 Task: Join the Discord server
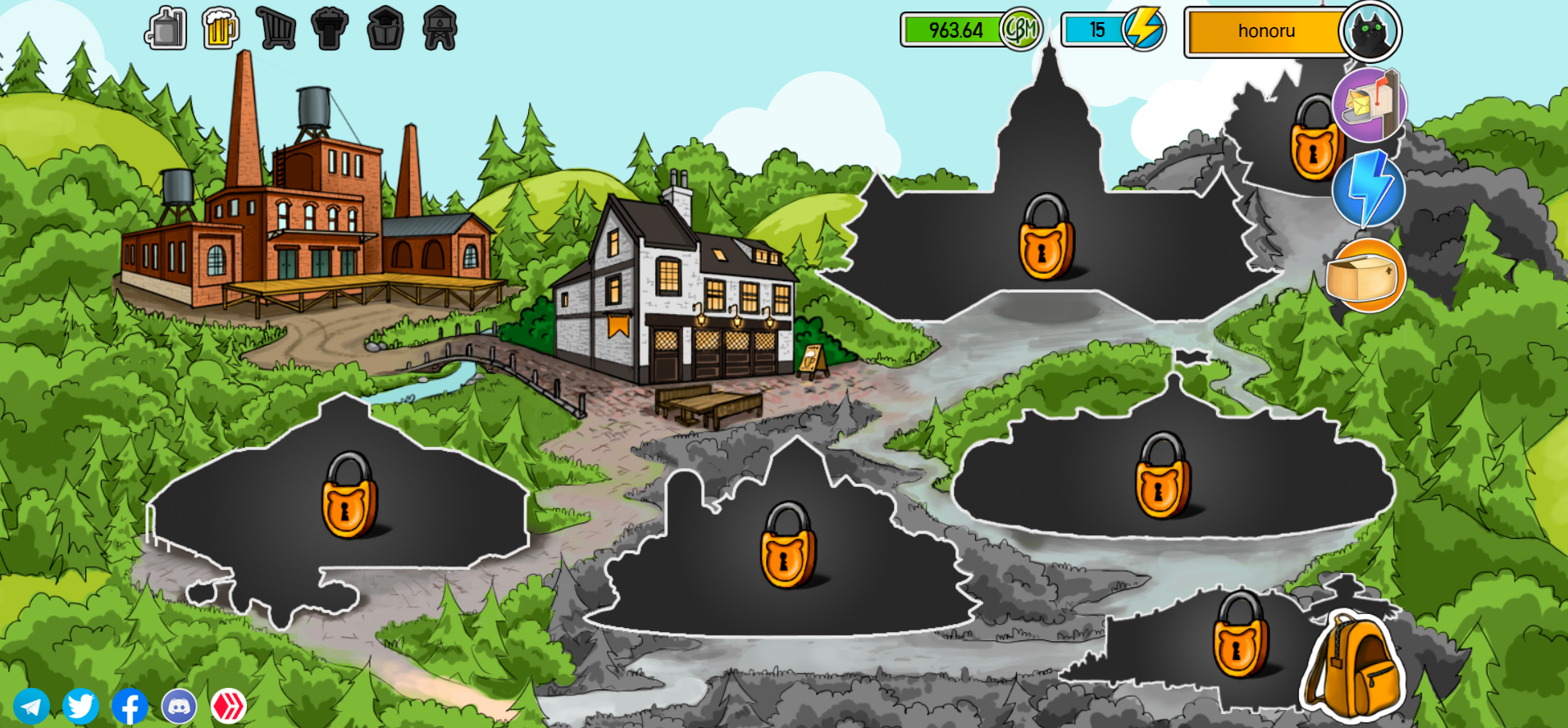179,706
